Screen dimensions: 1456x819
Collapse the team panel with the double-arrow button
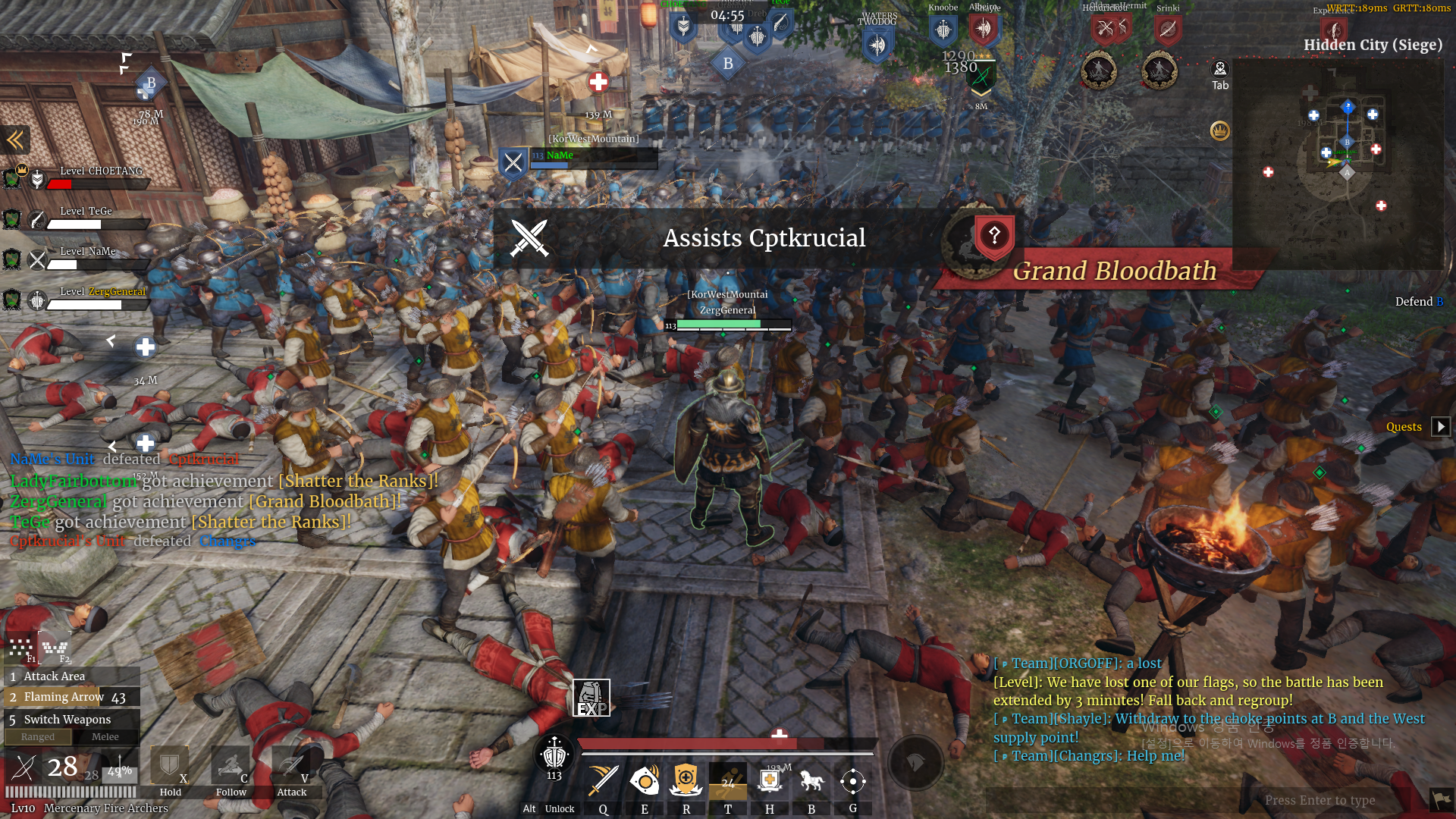(15, 140)
